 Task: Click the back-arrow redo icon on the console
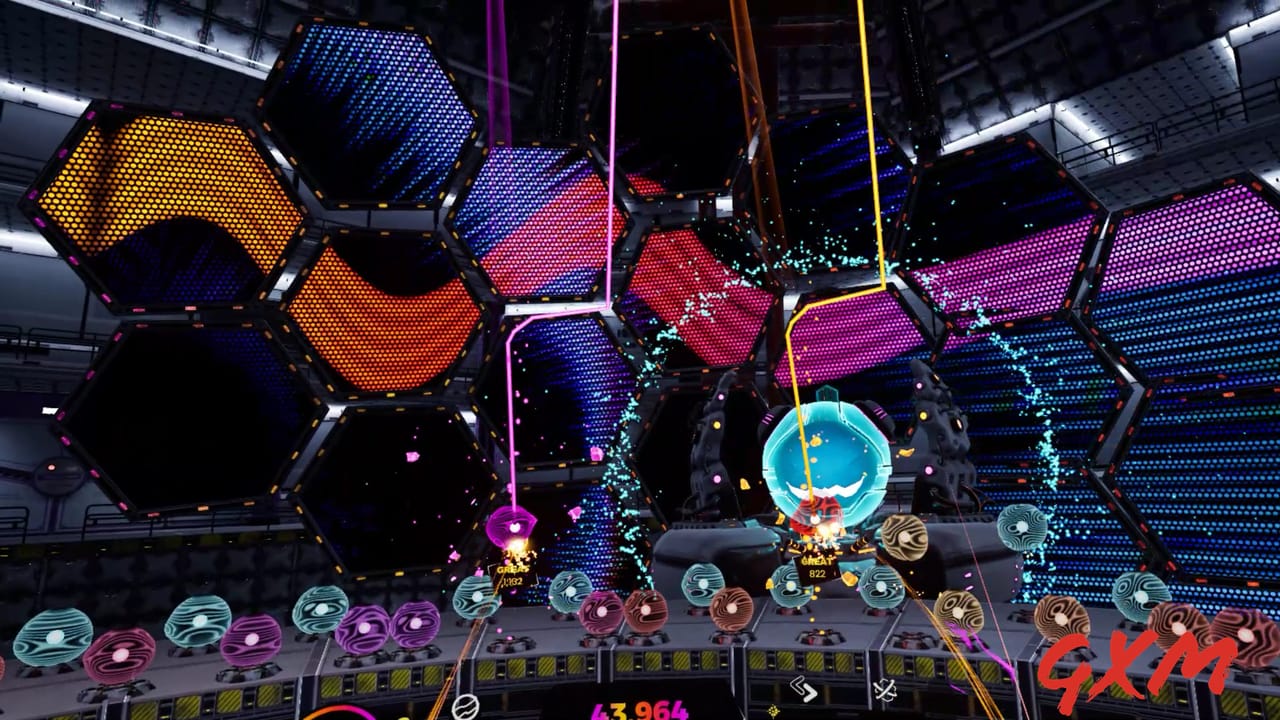point(805,690)
